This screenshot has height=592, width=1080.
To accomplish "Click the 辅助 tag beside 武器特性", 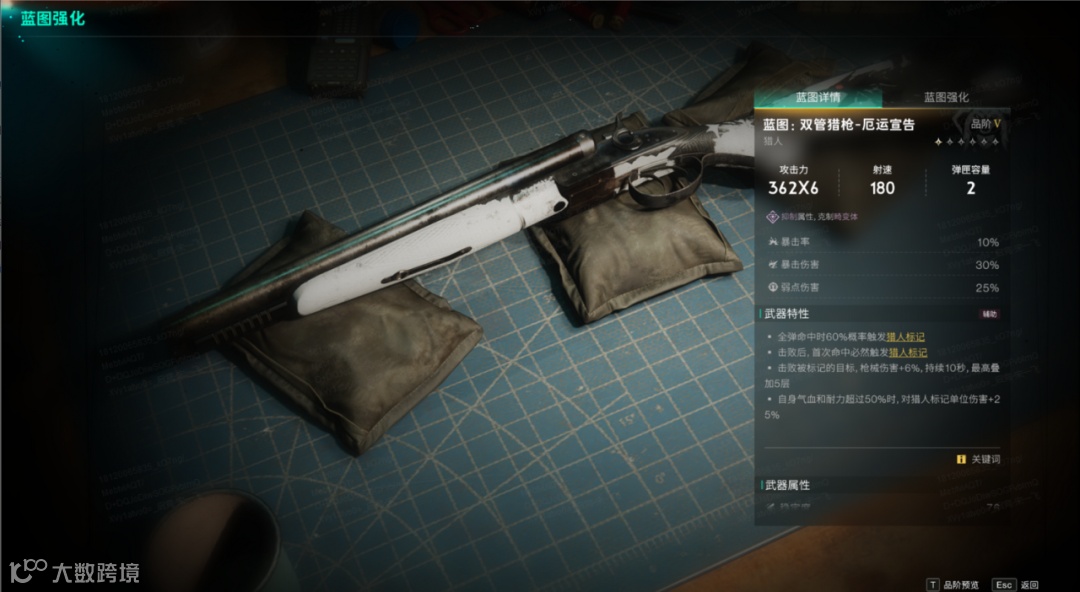I will click(x=990, y=314).
